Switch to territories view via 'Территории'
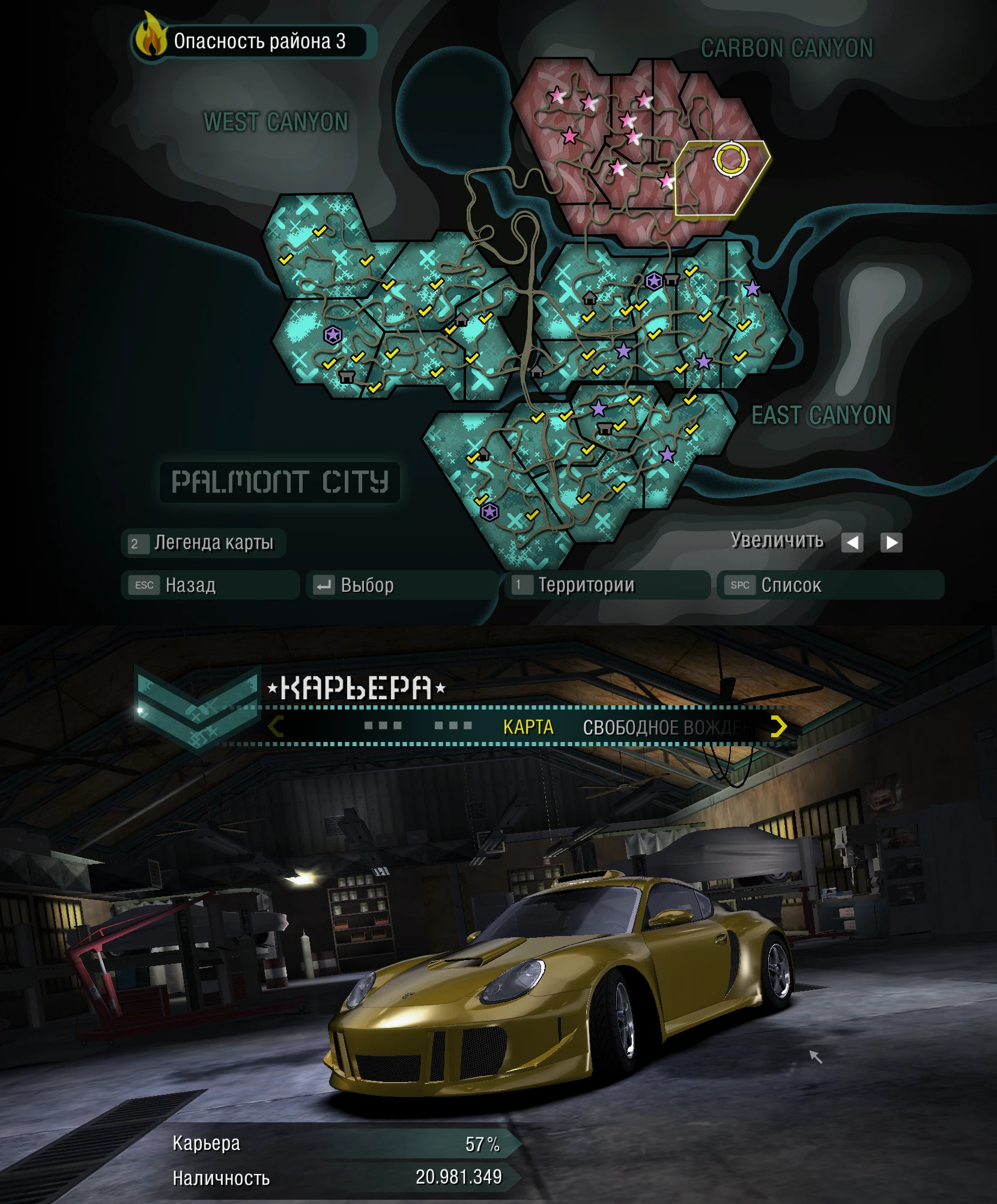The image size is (997, 1204). click(608, 585)
